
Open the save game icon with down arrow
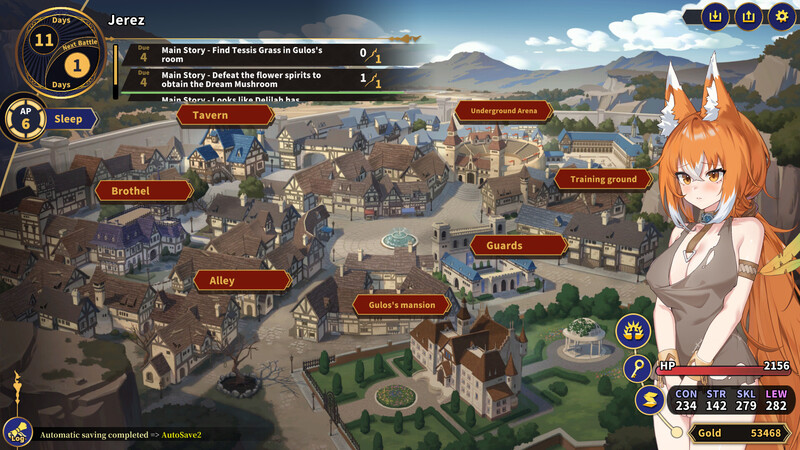715,16
